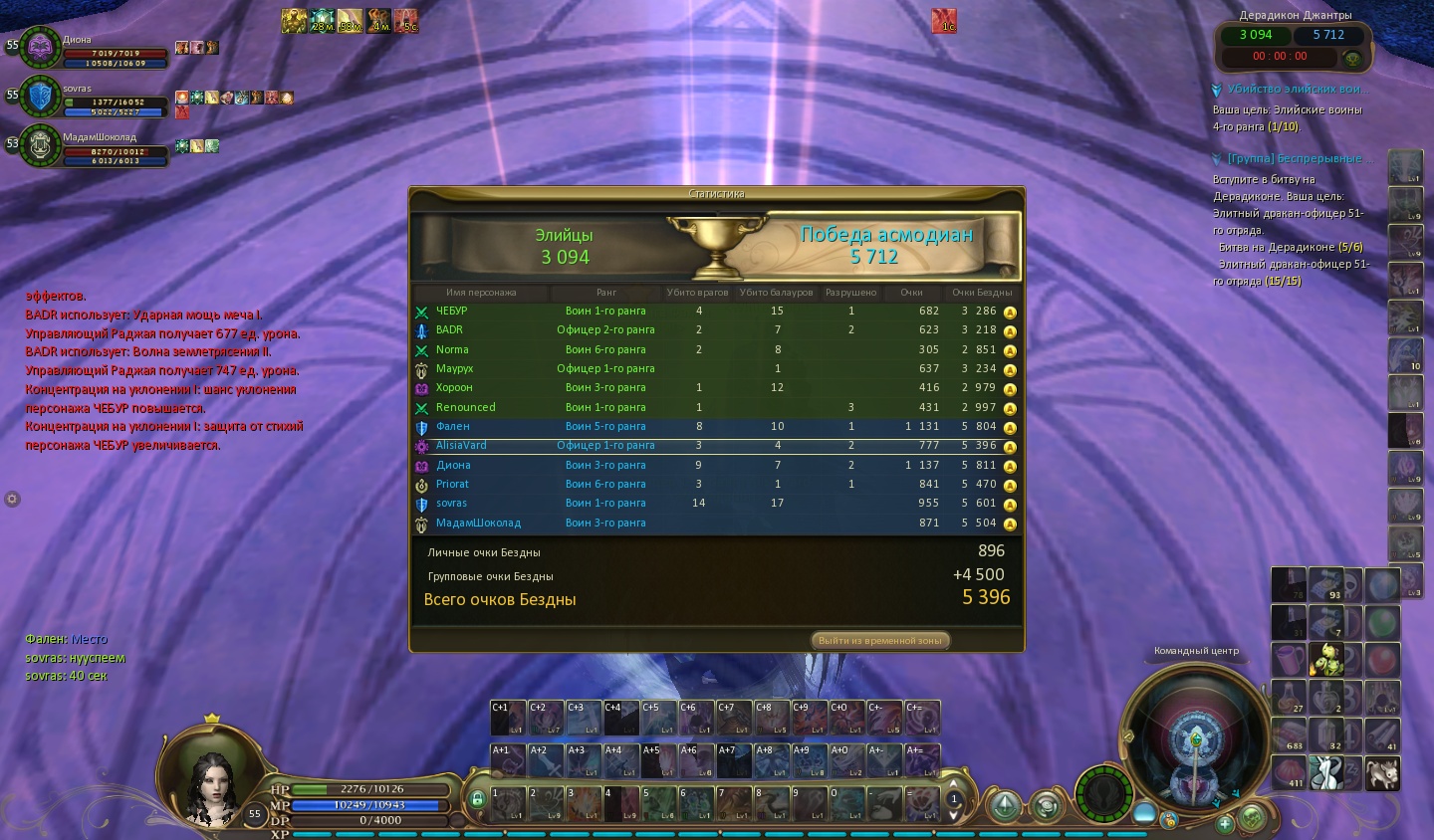The width and height of the screenshot is (1434, 840).
Task: Select the ЧЕБУР row in the scoreboard
Action: (x=717, y=311)
